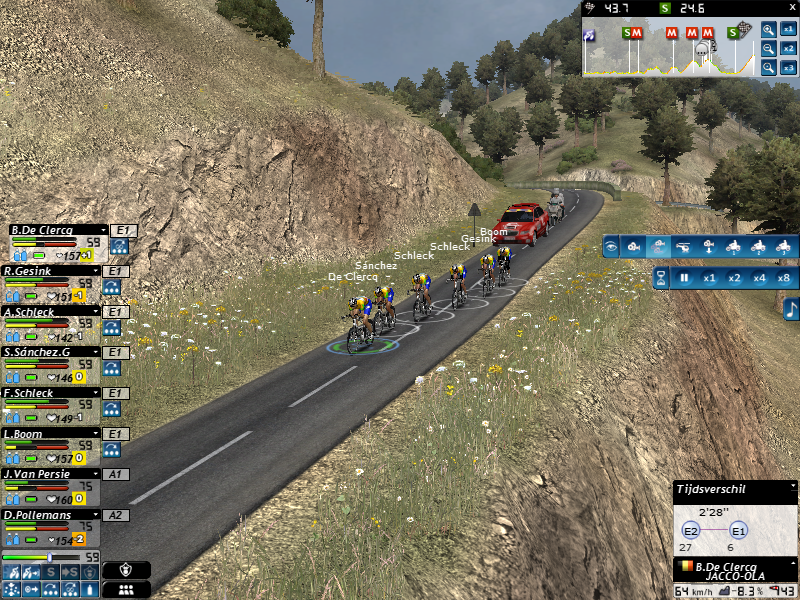Set stage profile scale to x3
Image resolution: width=800 pixels, height=600 pixels.
[x=789, y=68]
